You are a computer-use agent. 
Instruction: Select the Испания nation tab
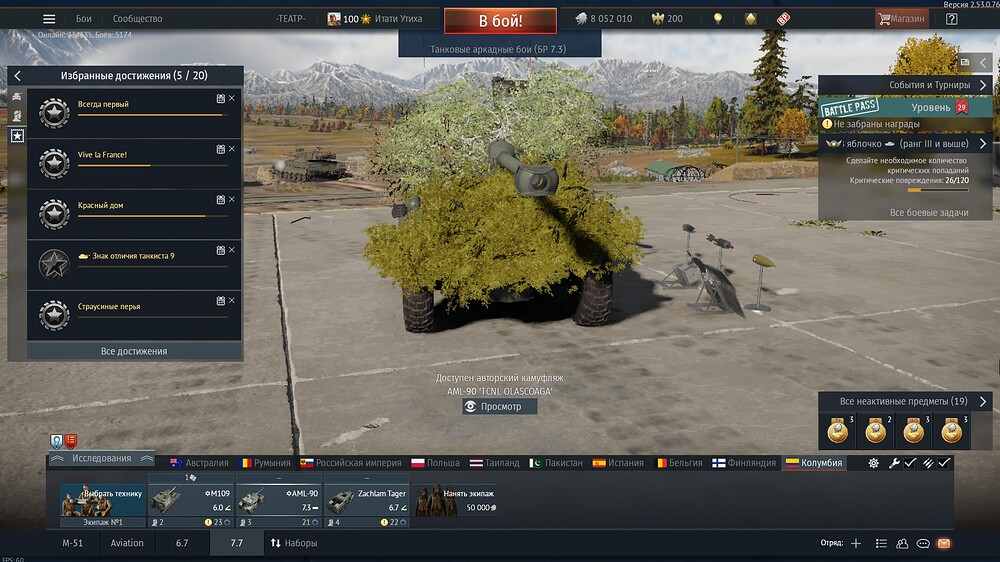click(618, 463)
